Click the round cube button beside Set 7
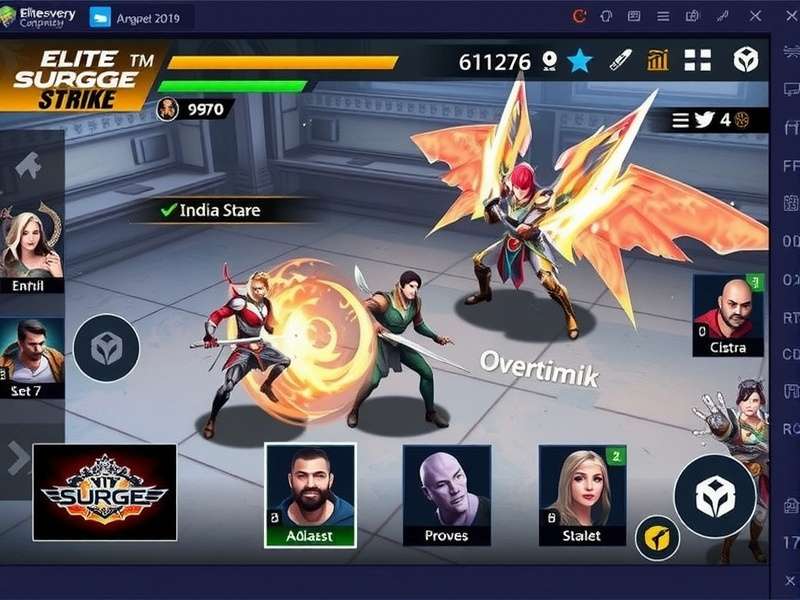 [x=106, y=348]
